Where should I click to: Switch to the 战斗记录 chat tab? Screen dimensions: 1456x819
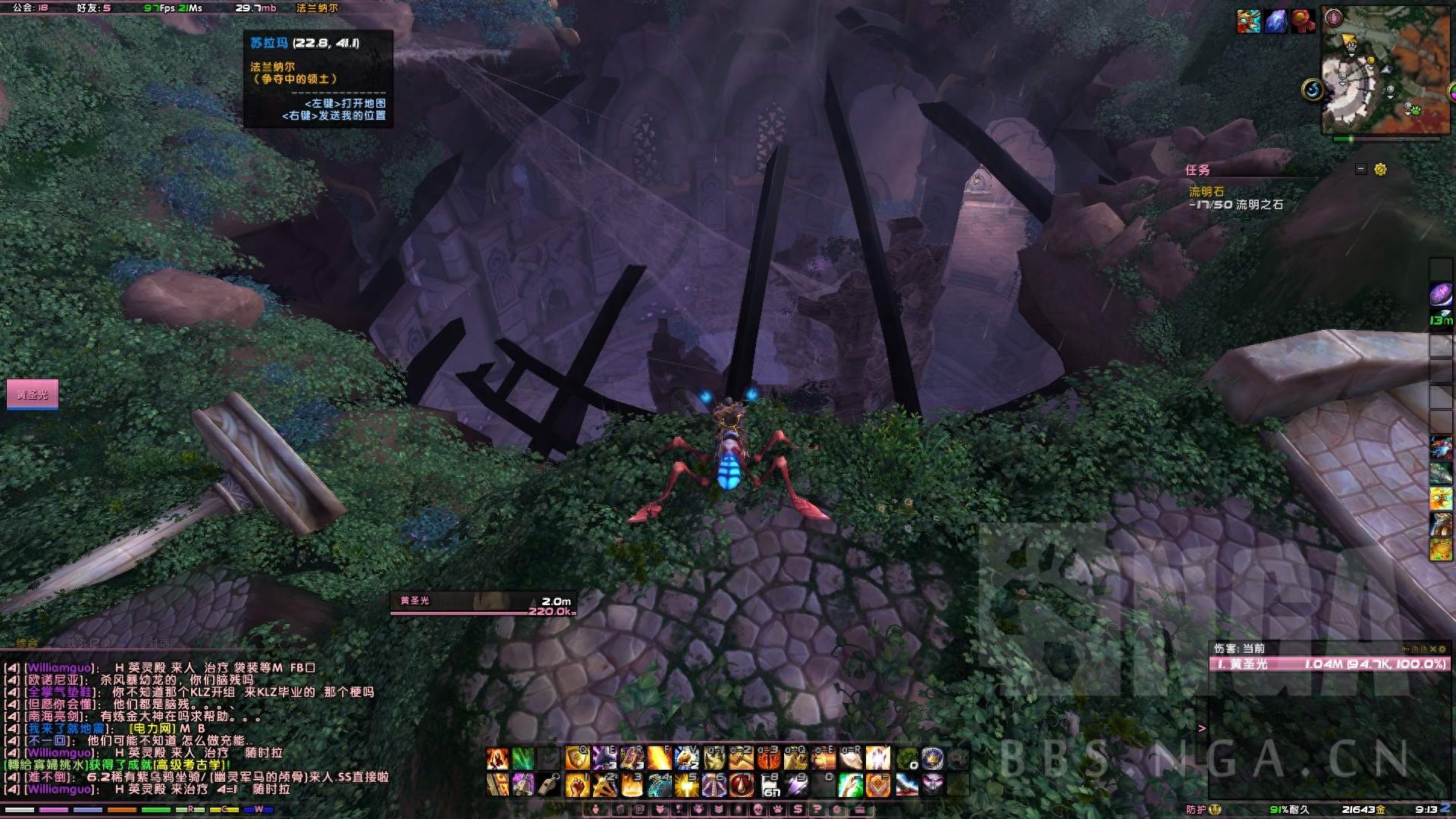(x=88, y=643)
